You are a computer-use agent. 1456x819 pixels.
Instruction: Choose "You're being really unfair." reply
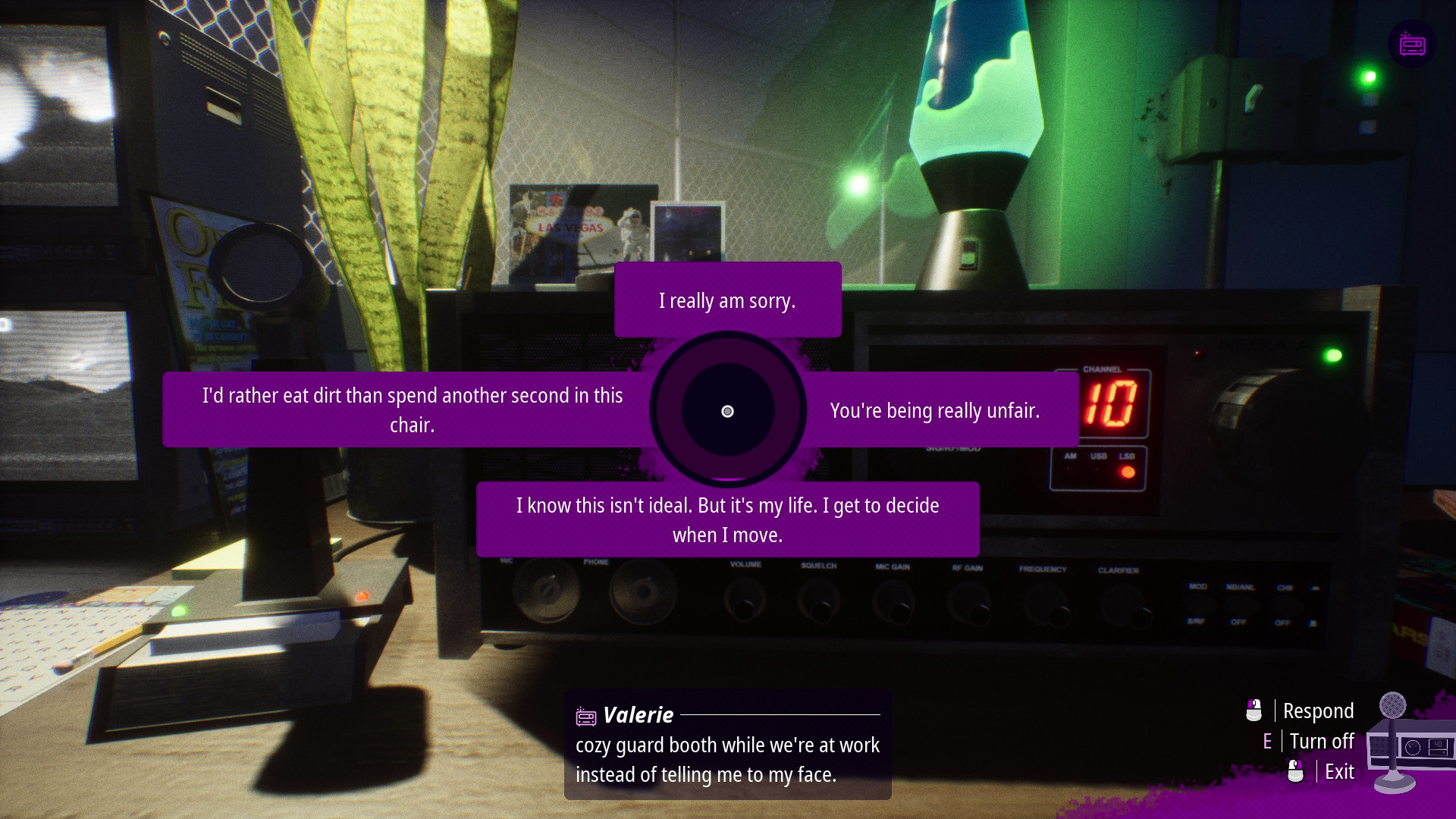point(935,410)
